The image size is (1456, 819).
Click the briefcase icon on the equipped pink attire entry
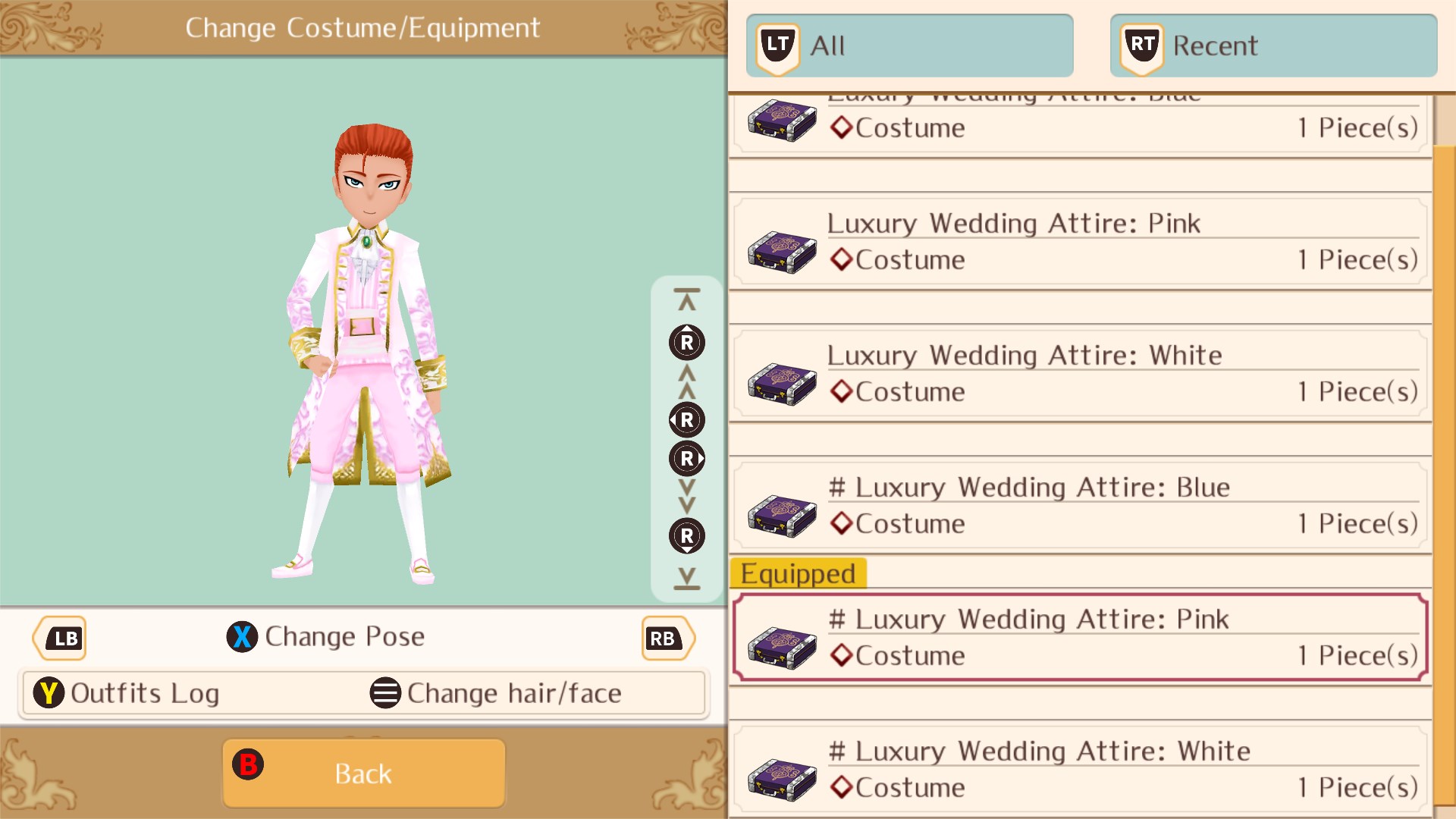tap(780, 646)
